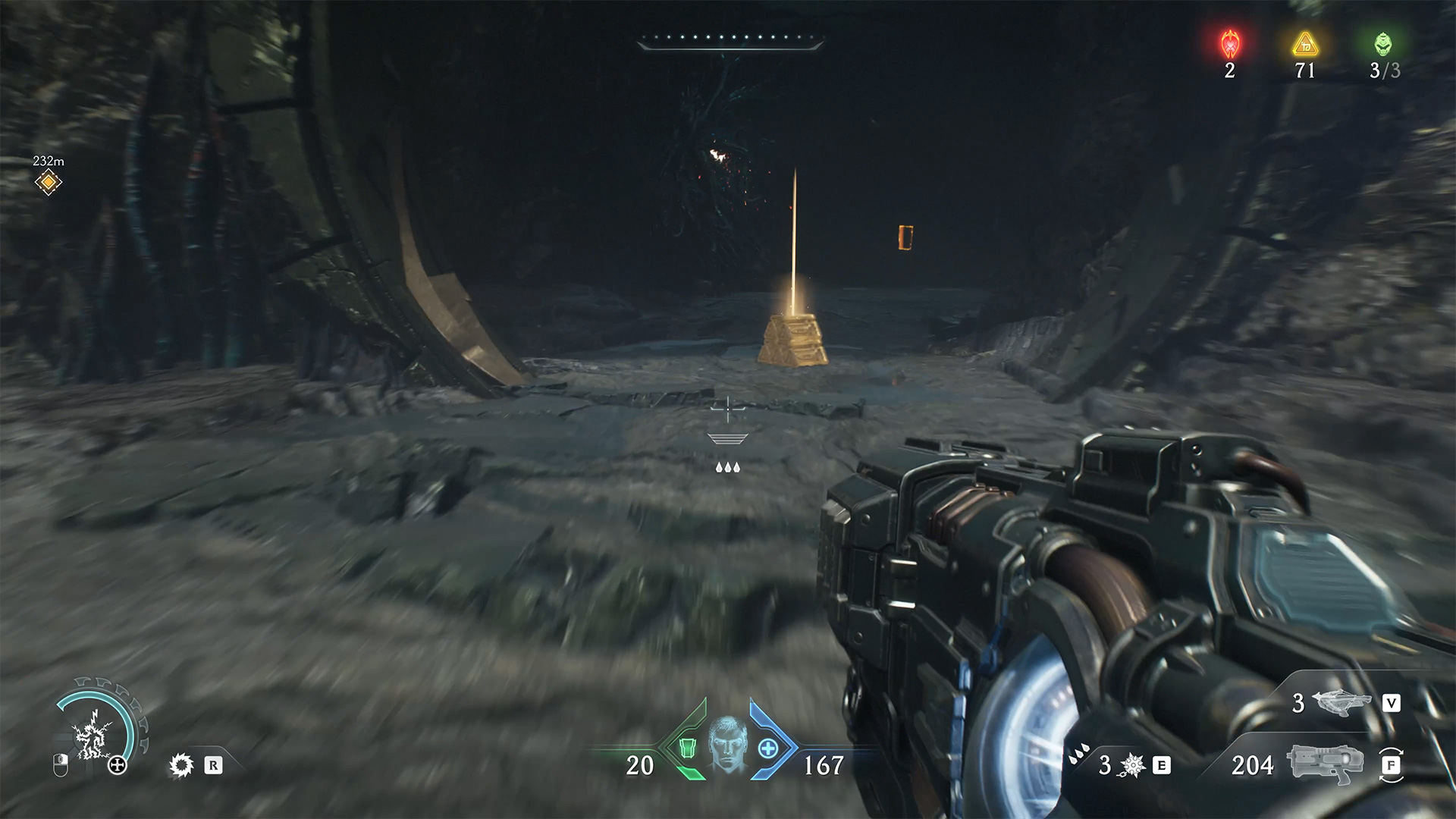The height and width of the screenshot is (819, 1456).
Task: Open the gold currency icon
Action: pos(1304,45)
